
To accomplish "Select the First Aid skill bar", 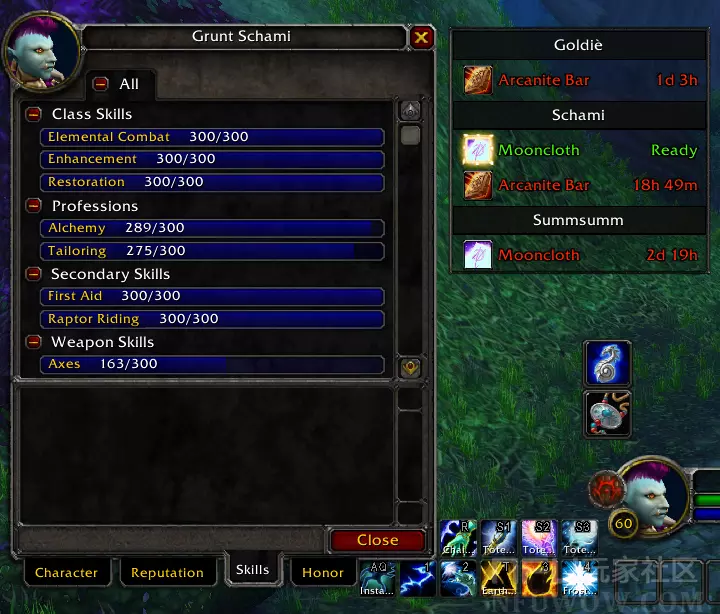I will pyautogui.click(x=212, y=296).
